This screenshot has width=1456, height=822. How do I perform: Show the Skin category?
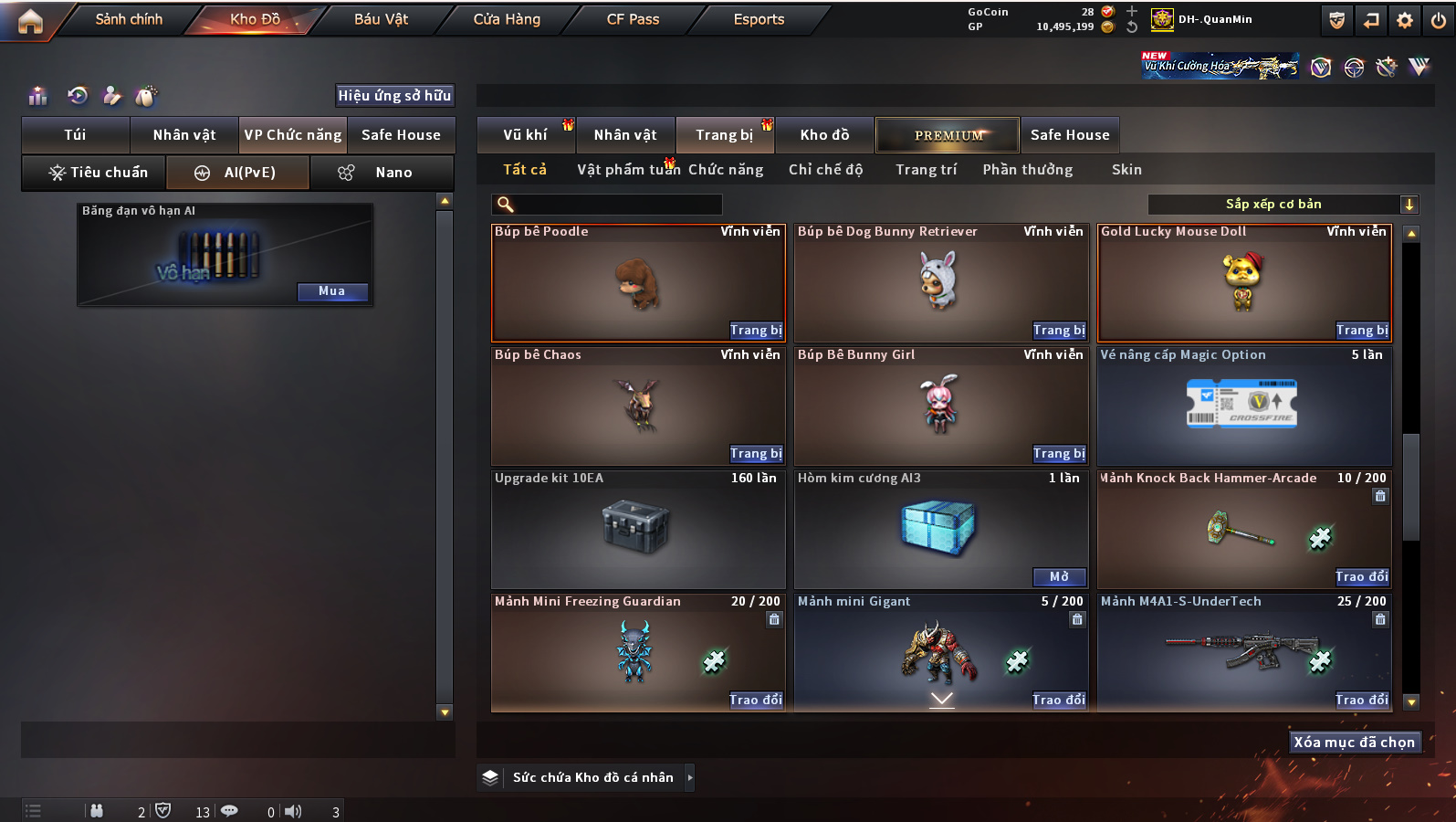pos(1126,170)
